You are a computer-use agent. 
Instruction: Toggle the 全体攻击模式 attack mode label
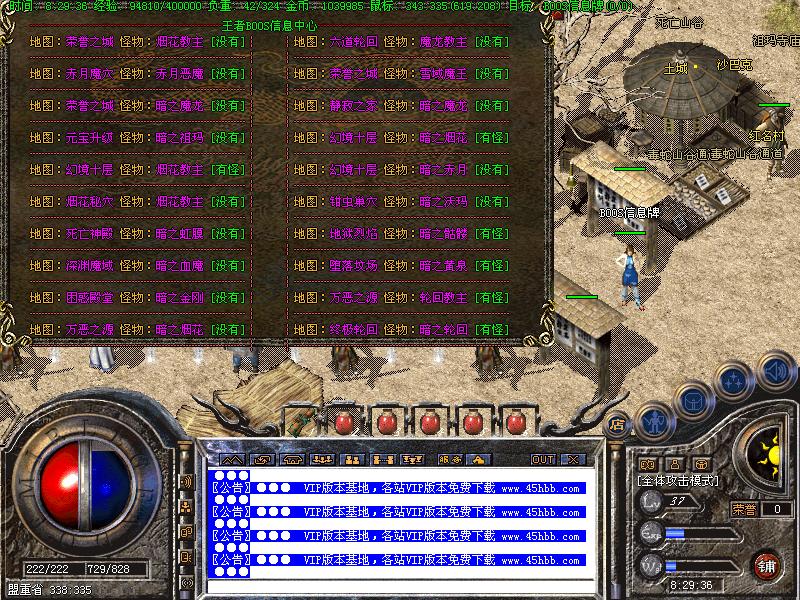tap(678, 481)
